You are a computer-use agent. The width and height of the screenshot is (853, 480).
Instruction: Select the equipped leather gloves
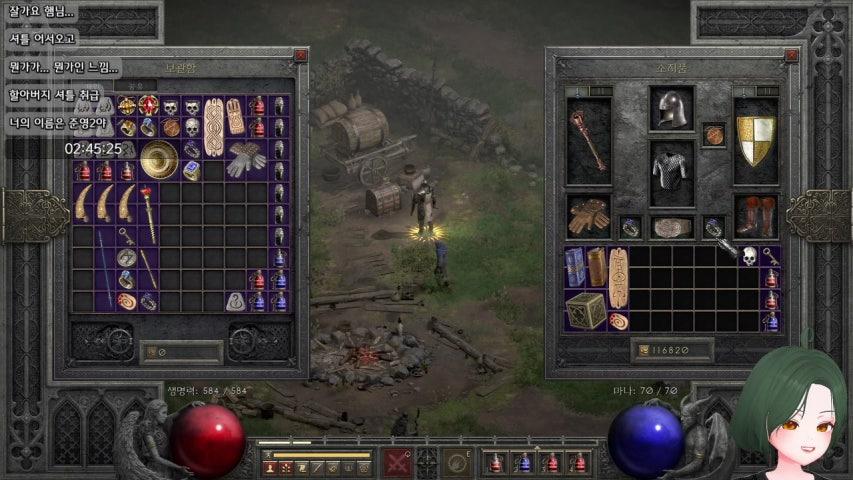point(588,214)
